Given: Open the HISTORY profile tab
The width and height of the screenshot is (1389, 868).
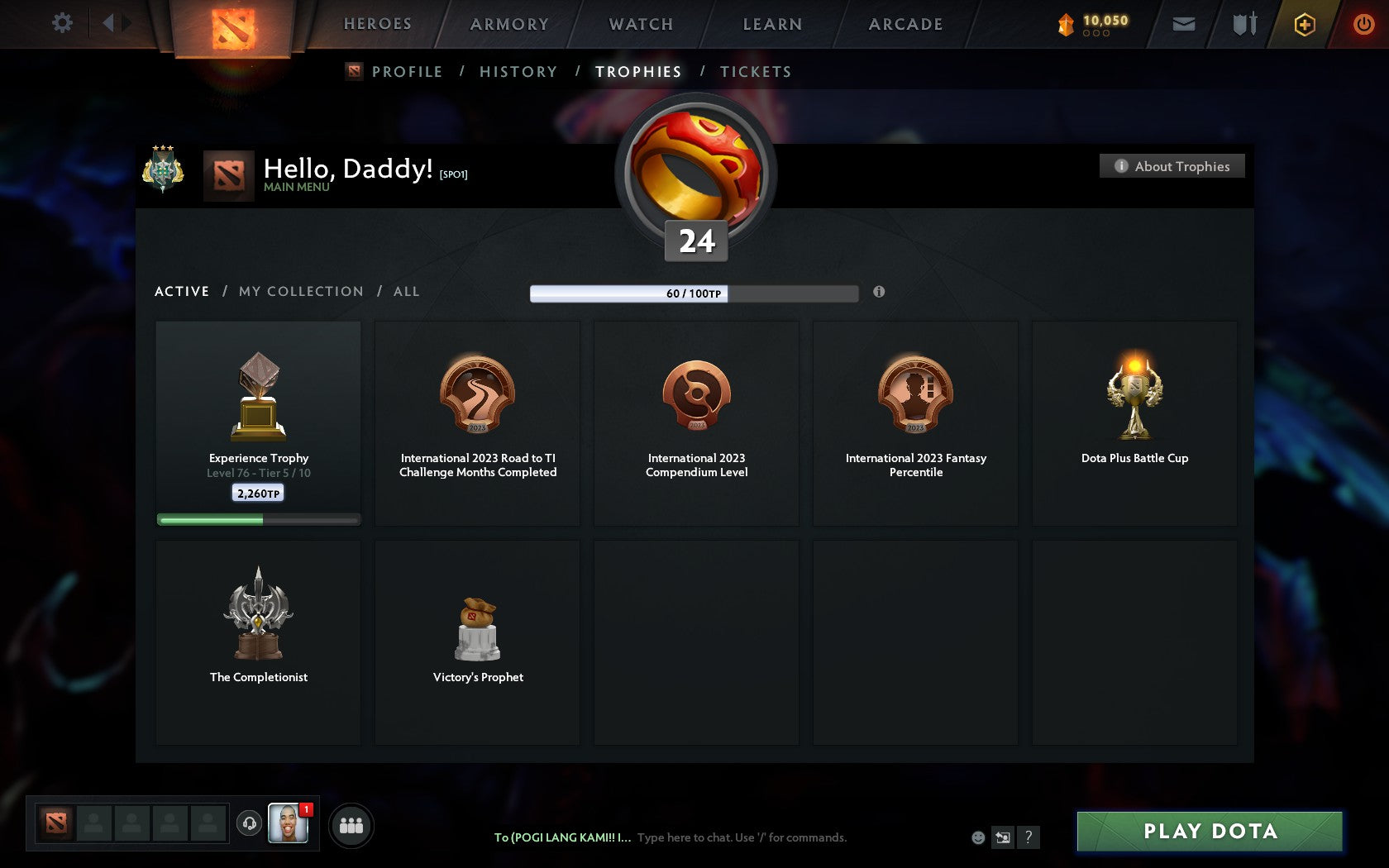Looking at the screenshot, I should click(x=518, y=71).
